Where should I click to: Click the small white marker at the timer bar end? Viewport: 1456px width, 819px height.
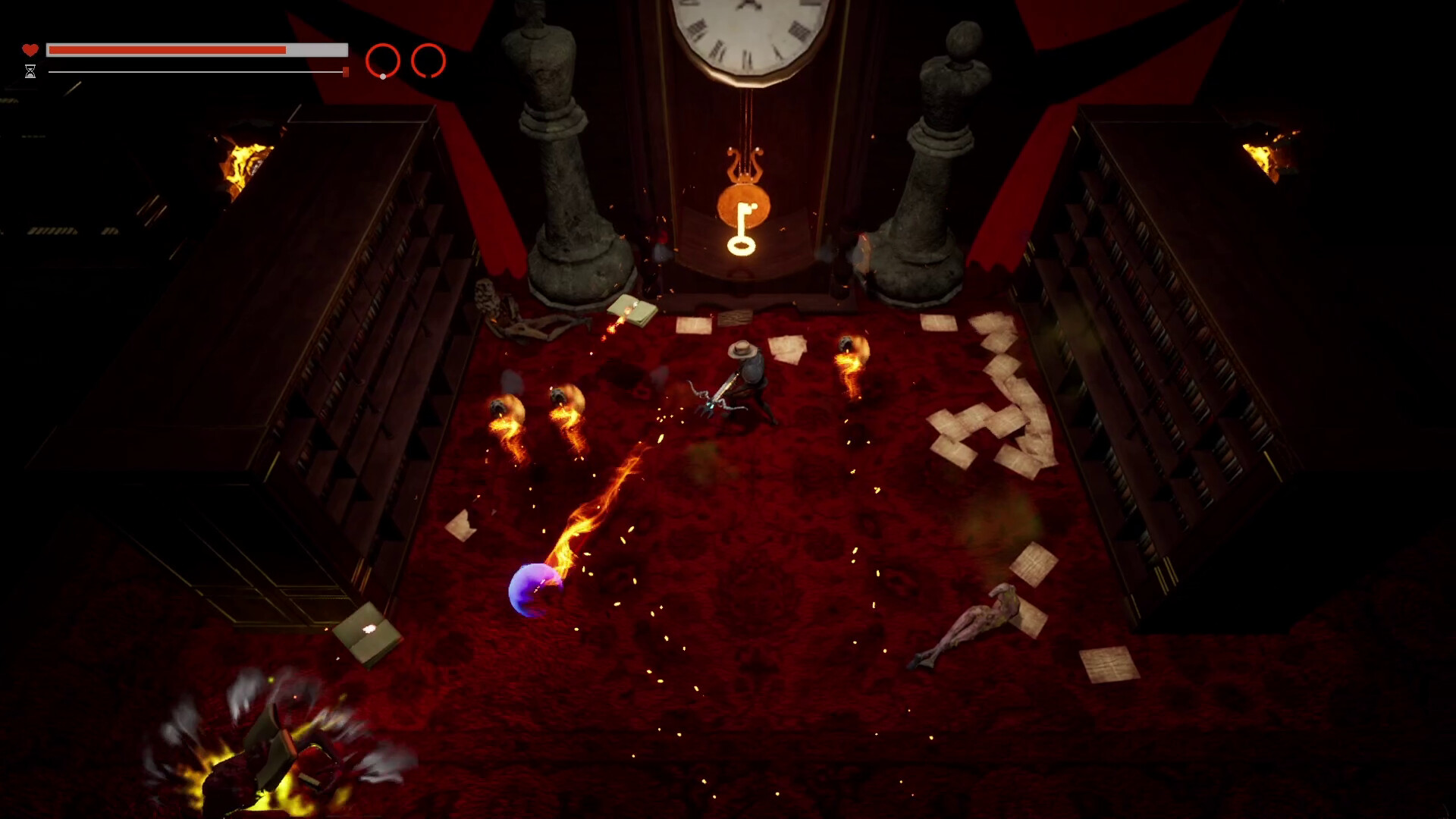click(344, 72)
